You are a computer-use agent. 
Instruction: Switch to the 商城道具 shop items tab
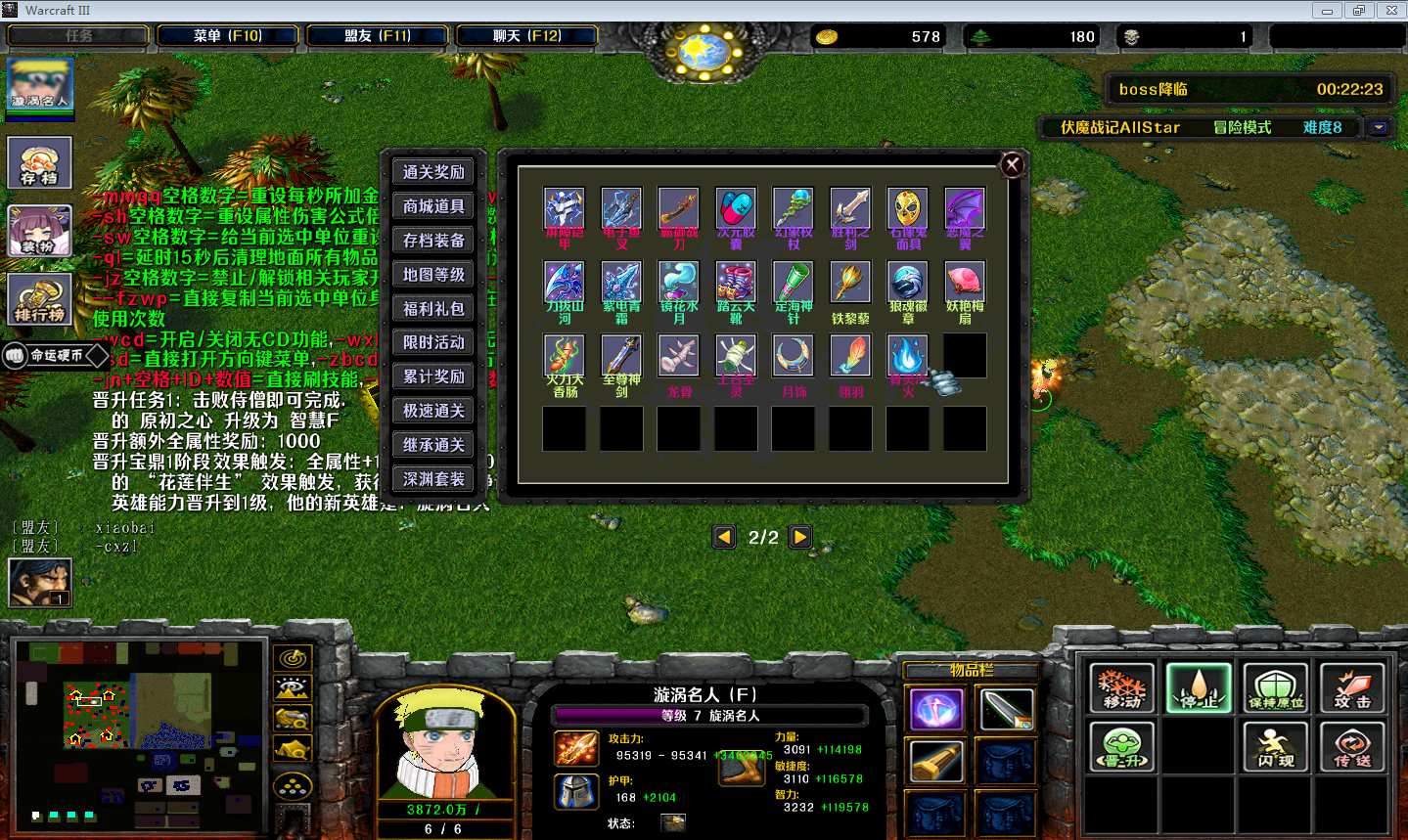(x=433, y=206)
